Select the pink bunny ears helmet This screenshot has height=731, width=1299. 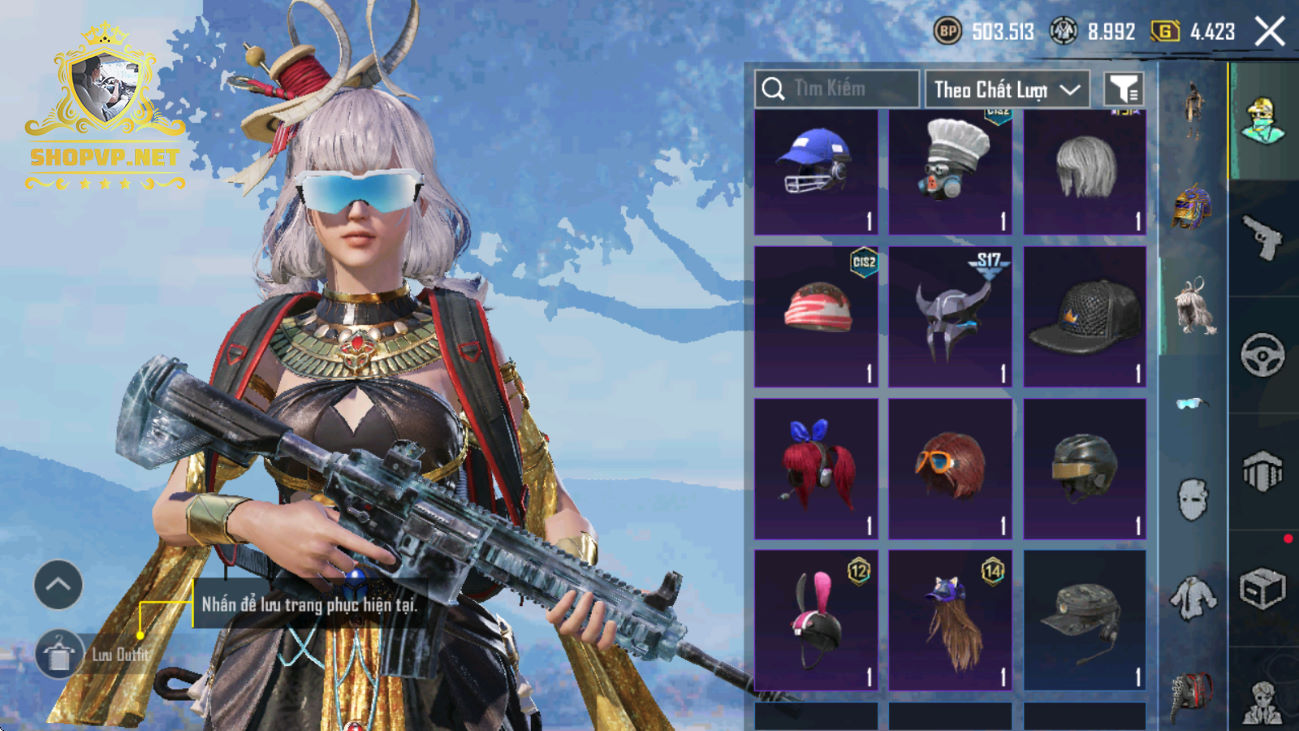coord(815,619)
